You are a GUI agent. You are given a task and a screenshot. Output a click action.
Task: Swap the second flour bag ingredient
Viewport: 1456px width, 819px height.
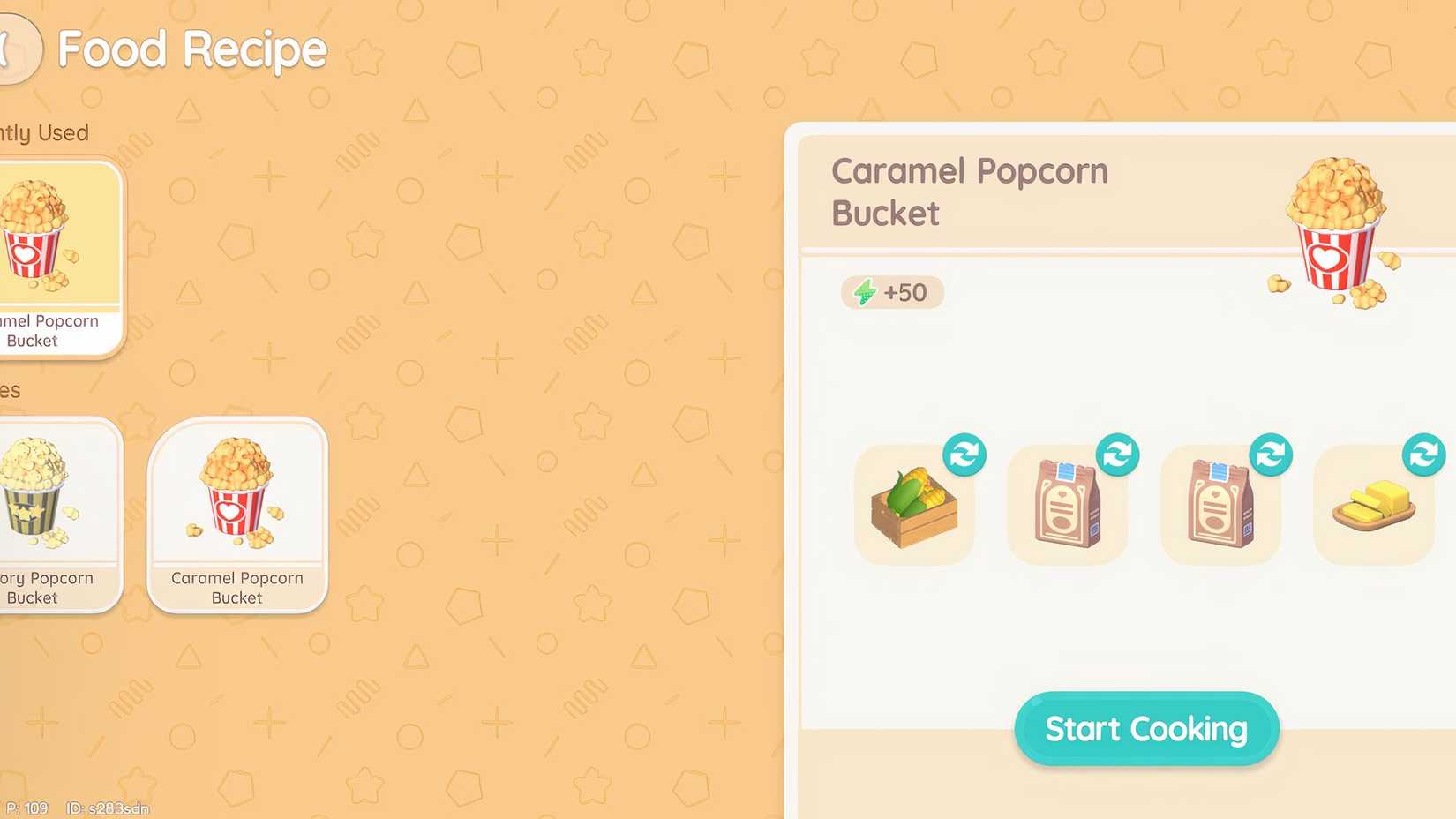[x=1271, y=454]
